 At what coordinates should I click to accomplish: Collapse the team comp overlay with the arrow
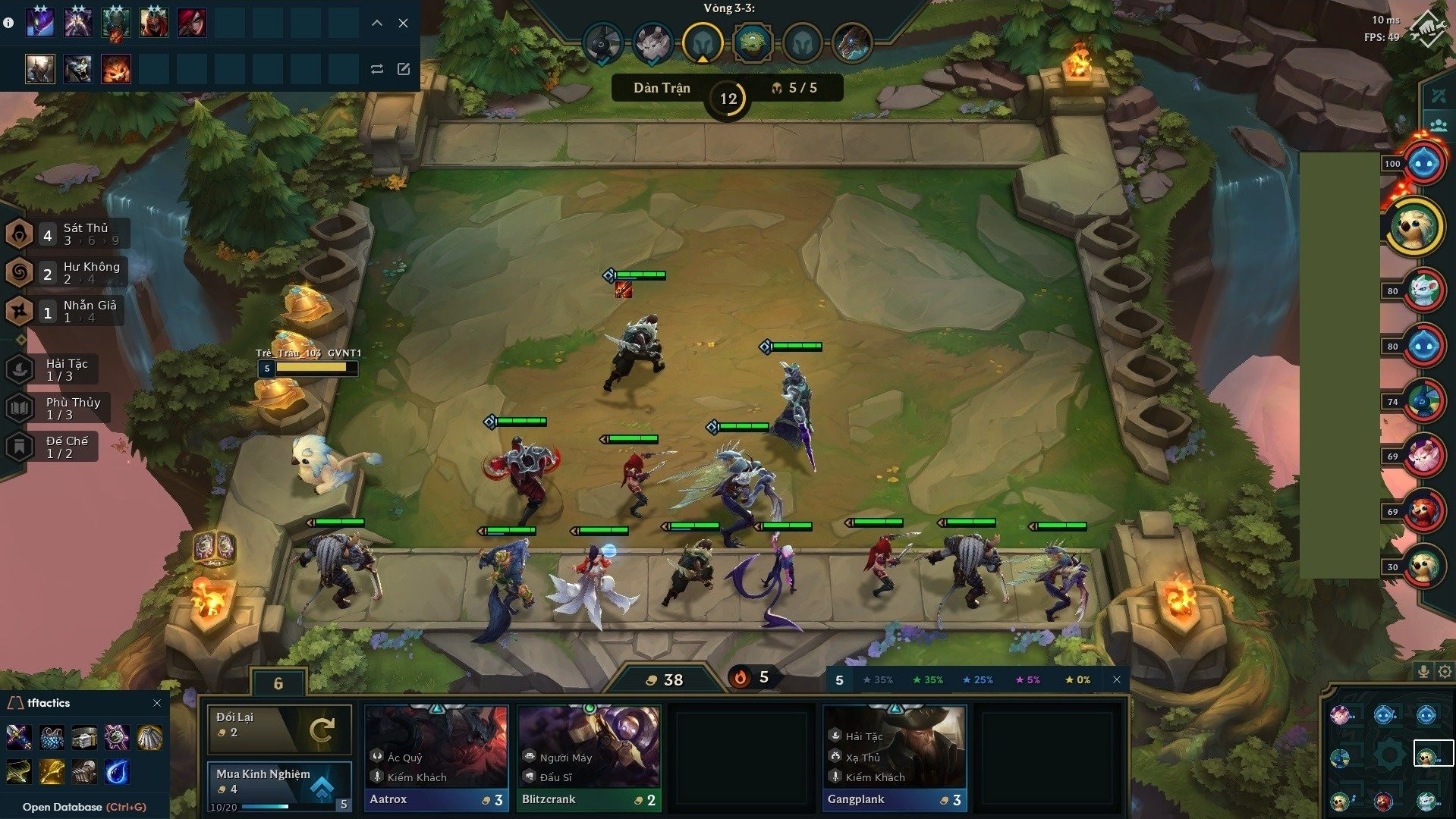tap(377, 24)
